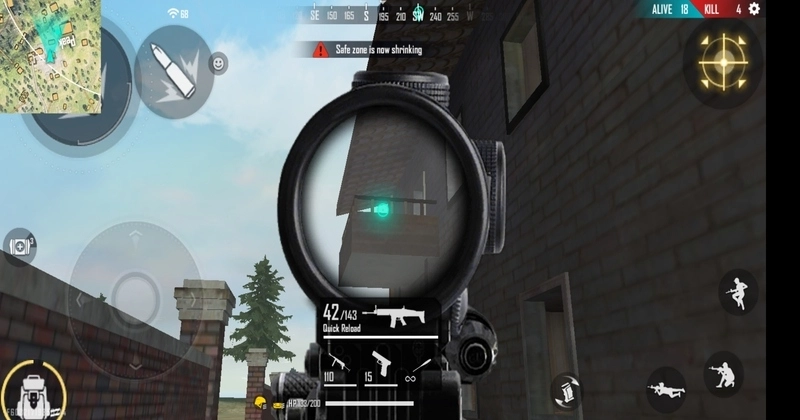Tap the jump button
The height and width of the screenshot is (420, 800).
[738, 291]
